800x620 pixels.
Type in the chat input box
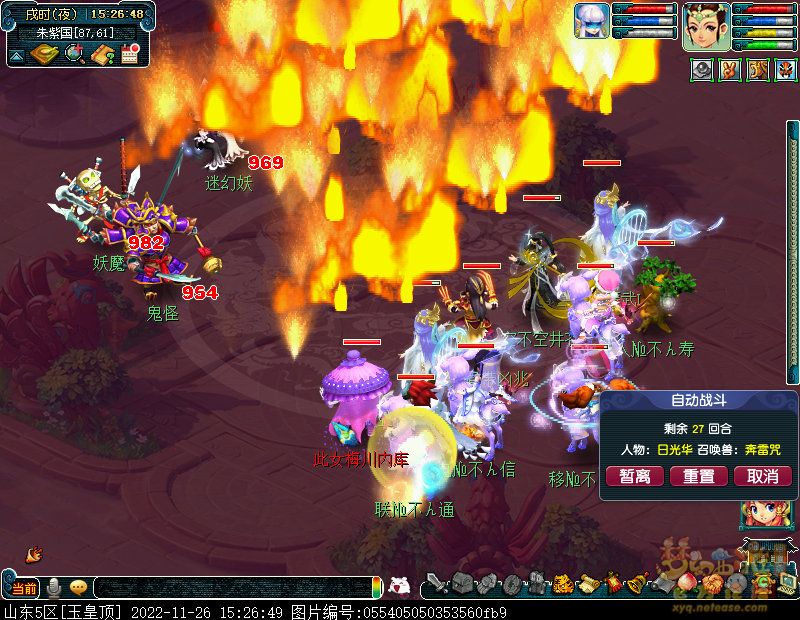pyautogui.click(x=230, y=588)
